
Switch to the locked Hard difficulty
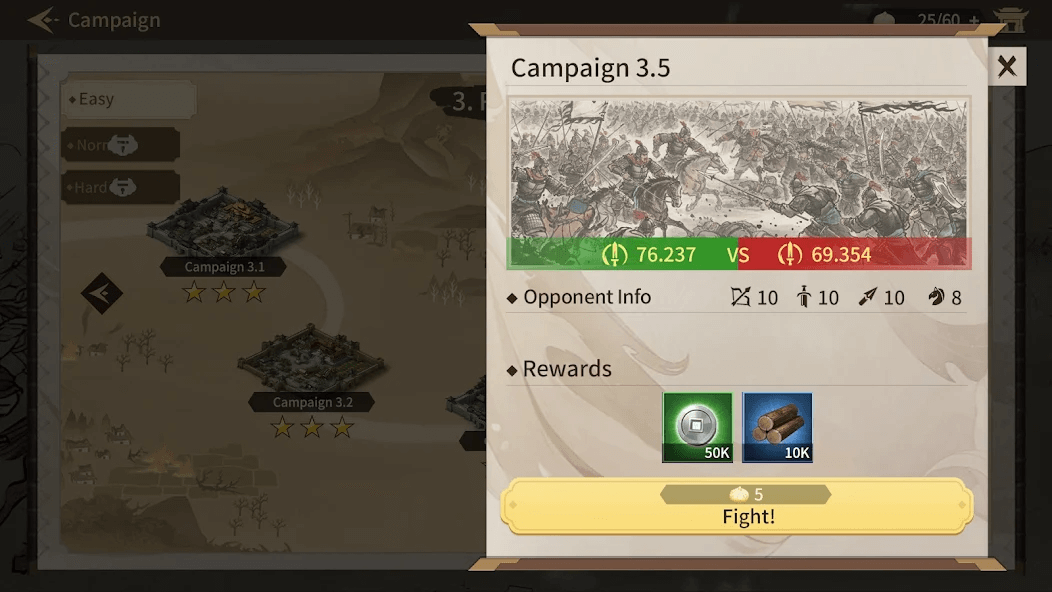pos(120,187)
